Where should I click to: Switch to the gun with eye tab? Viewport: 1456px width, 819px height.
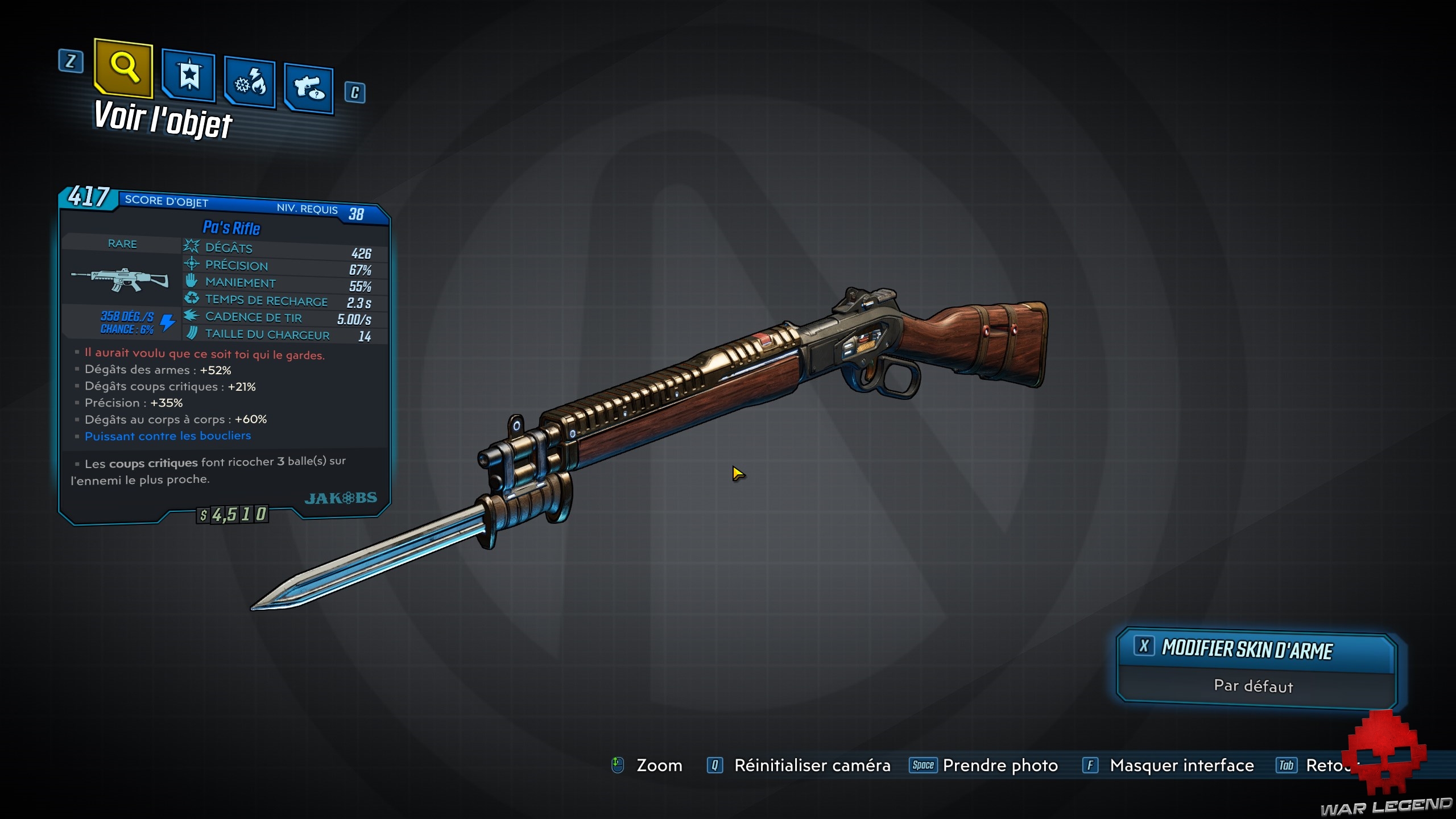pyautogui.click(x=309, y=88)
